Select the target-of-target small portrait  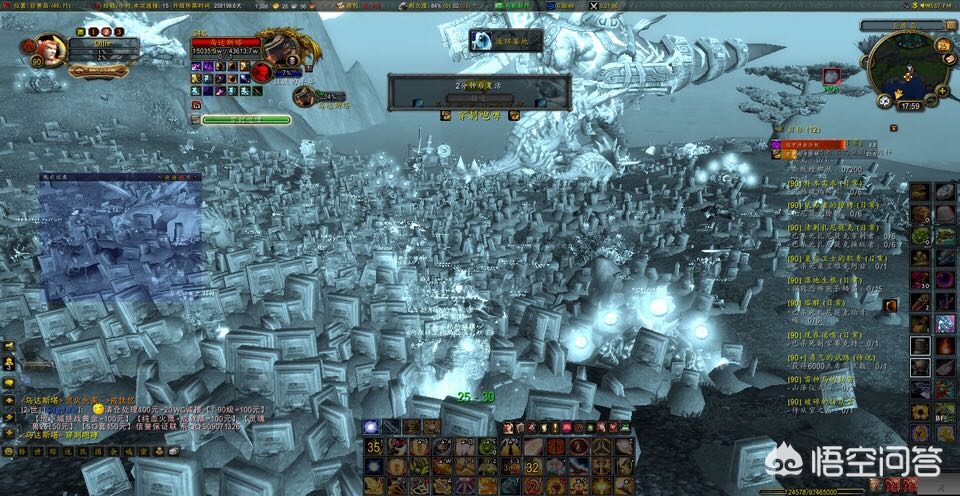point(304,95)
